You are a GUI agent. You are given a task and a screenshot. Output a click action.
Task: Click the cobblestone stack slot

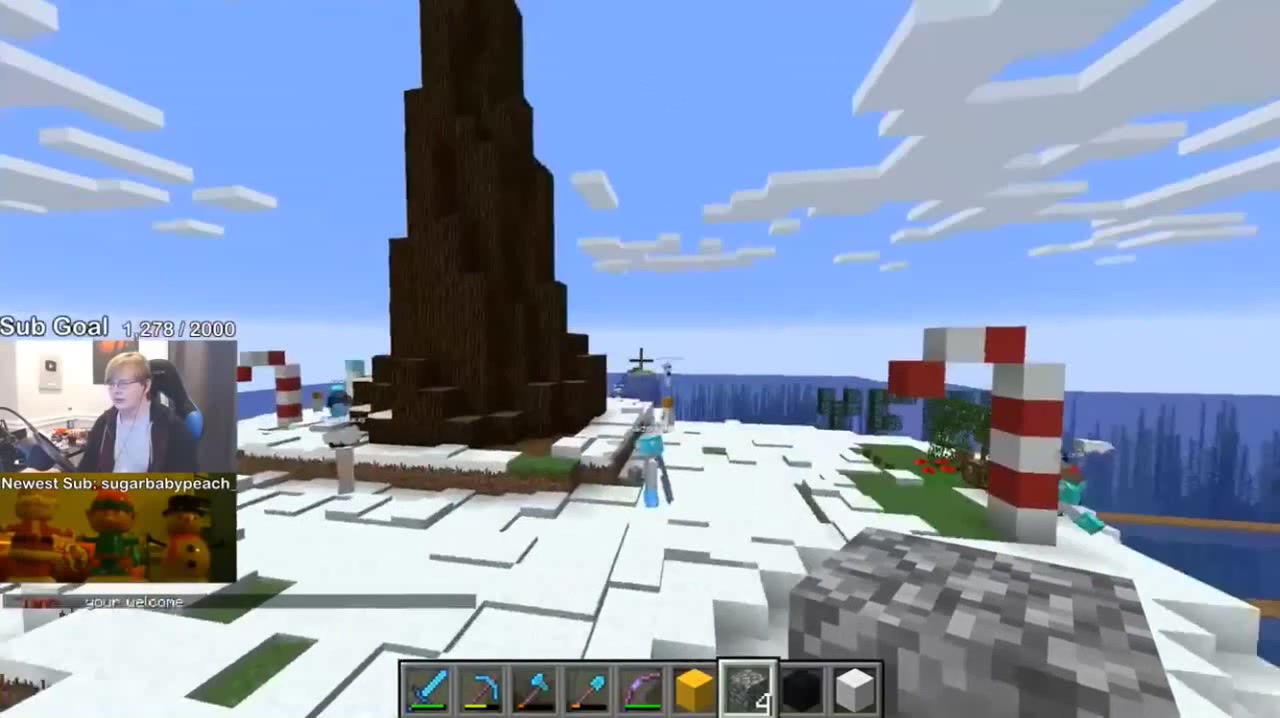(748, 690)
